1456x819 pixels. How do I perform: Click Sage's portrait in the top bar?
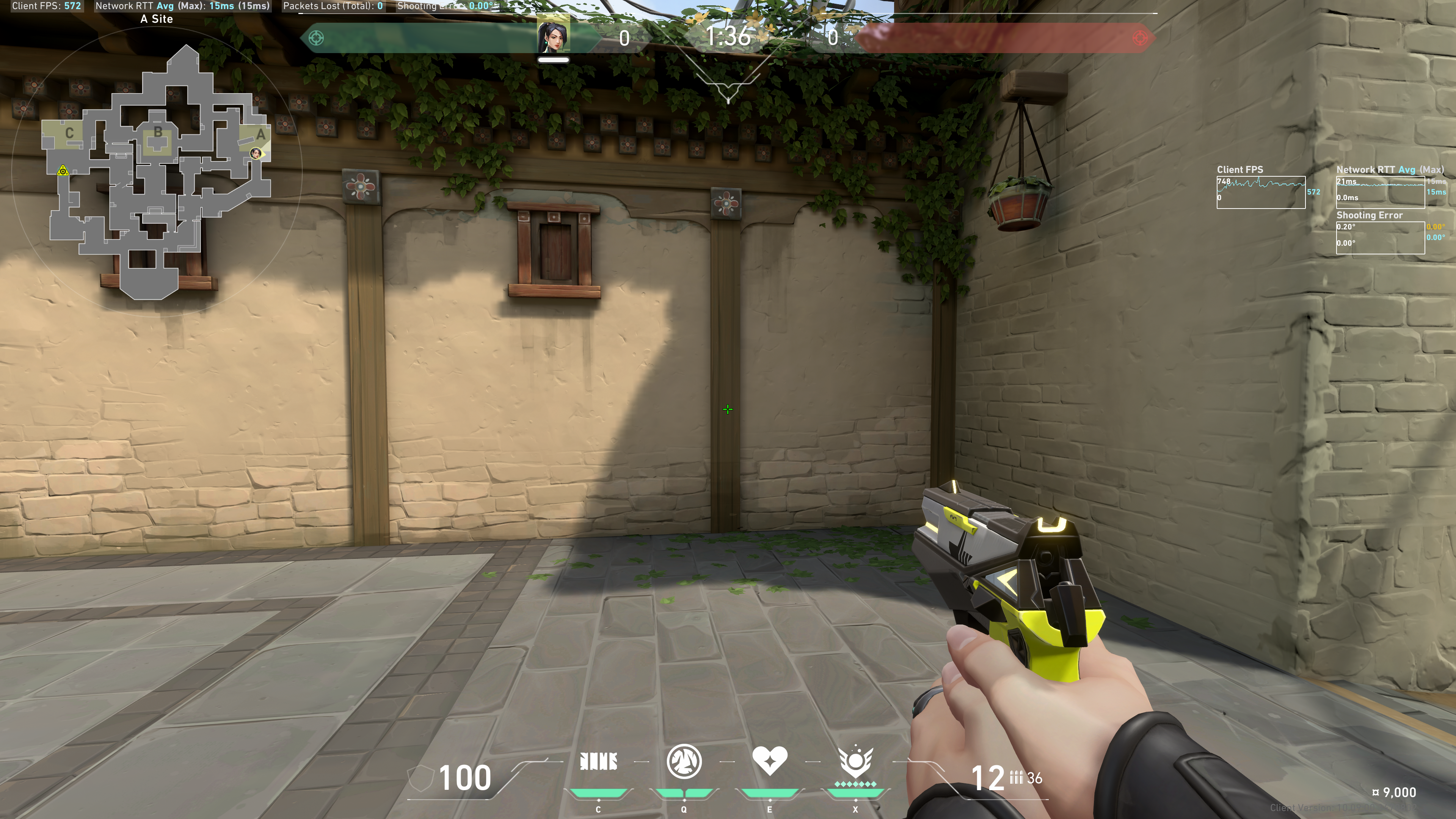[553, 37]
